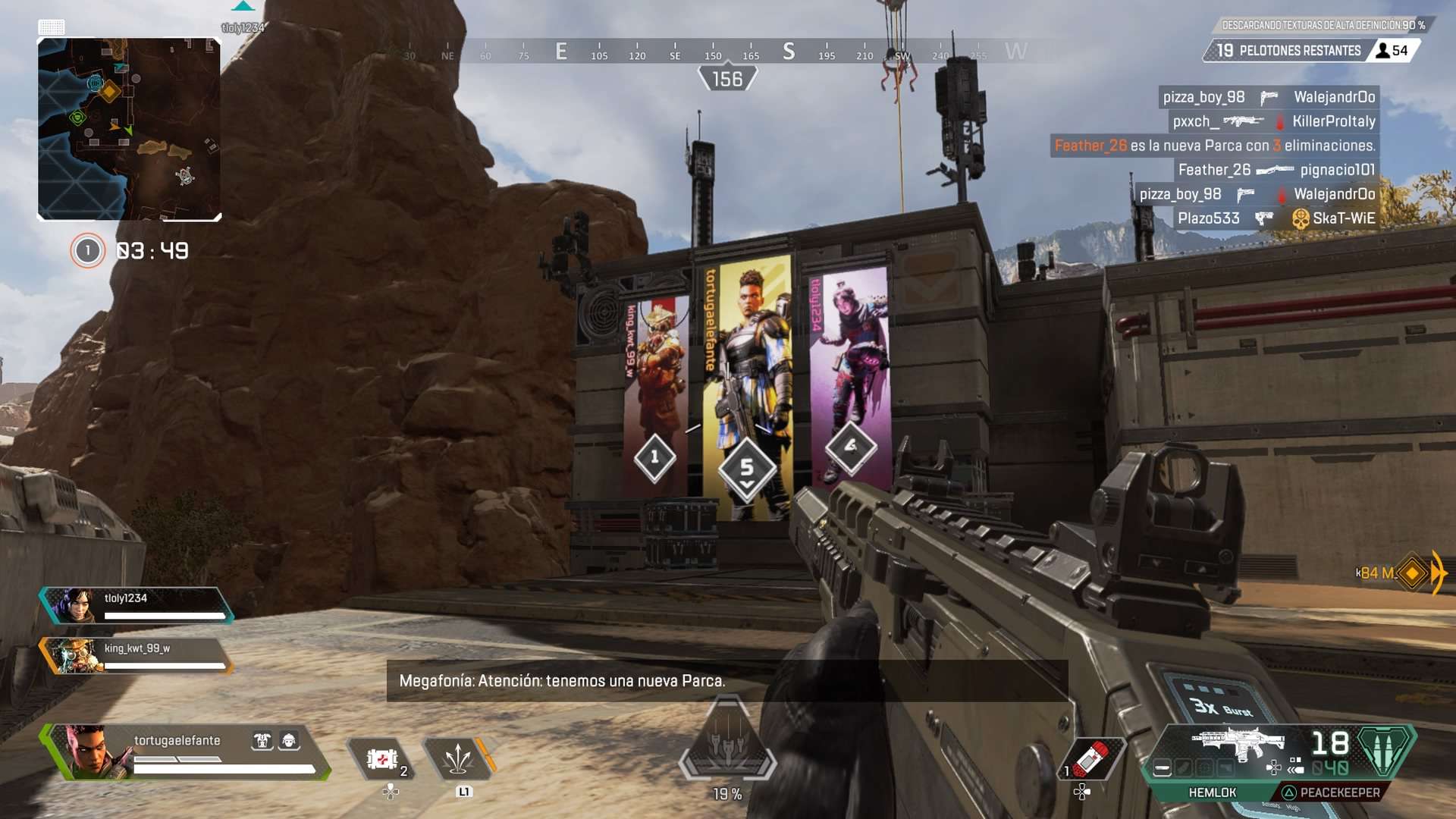Image resolution: width=1456 pixels, height=819 pixels.
Task: Select the Hemlok weapon slot
Action: coord(1212,792)
